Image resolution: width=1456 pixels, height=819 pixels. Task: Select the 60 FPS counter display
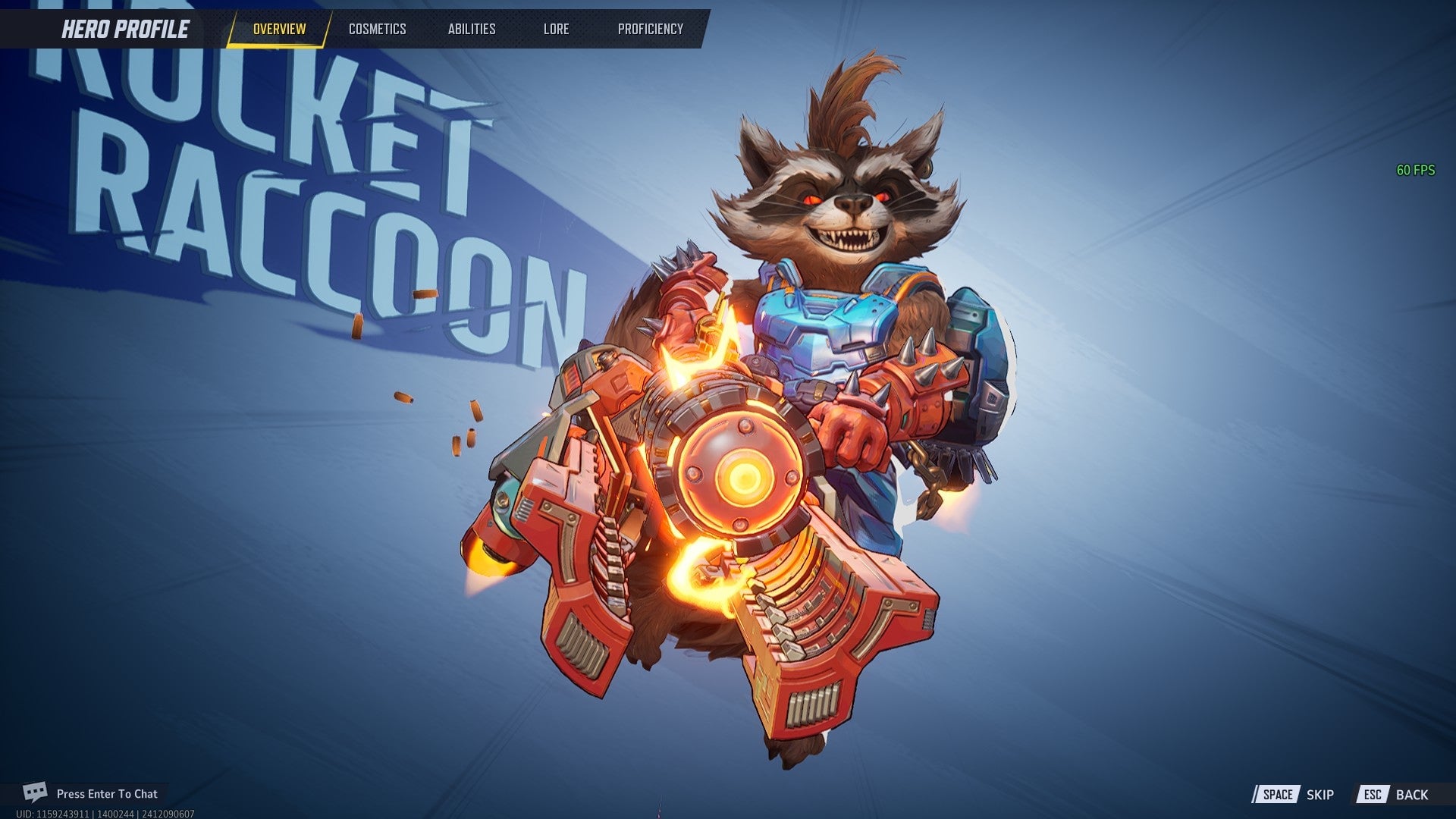click(x=1415, y=168)
